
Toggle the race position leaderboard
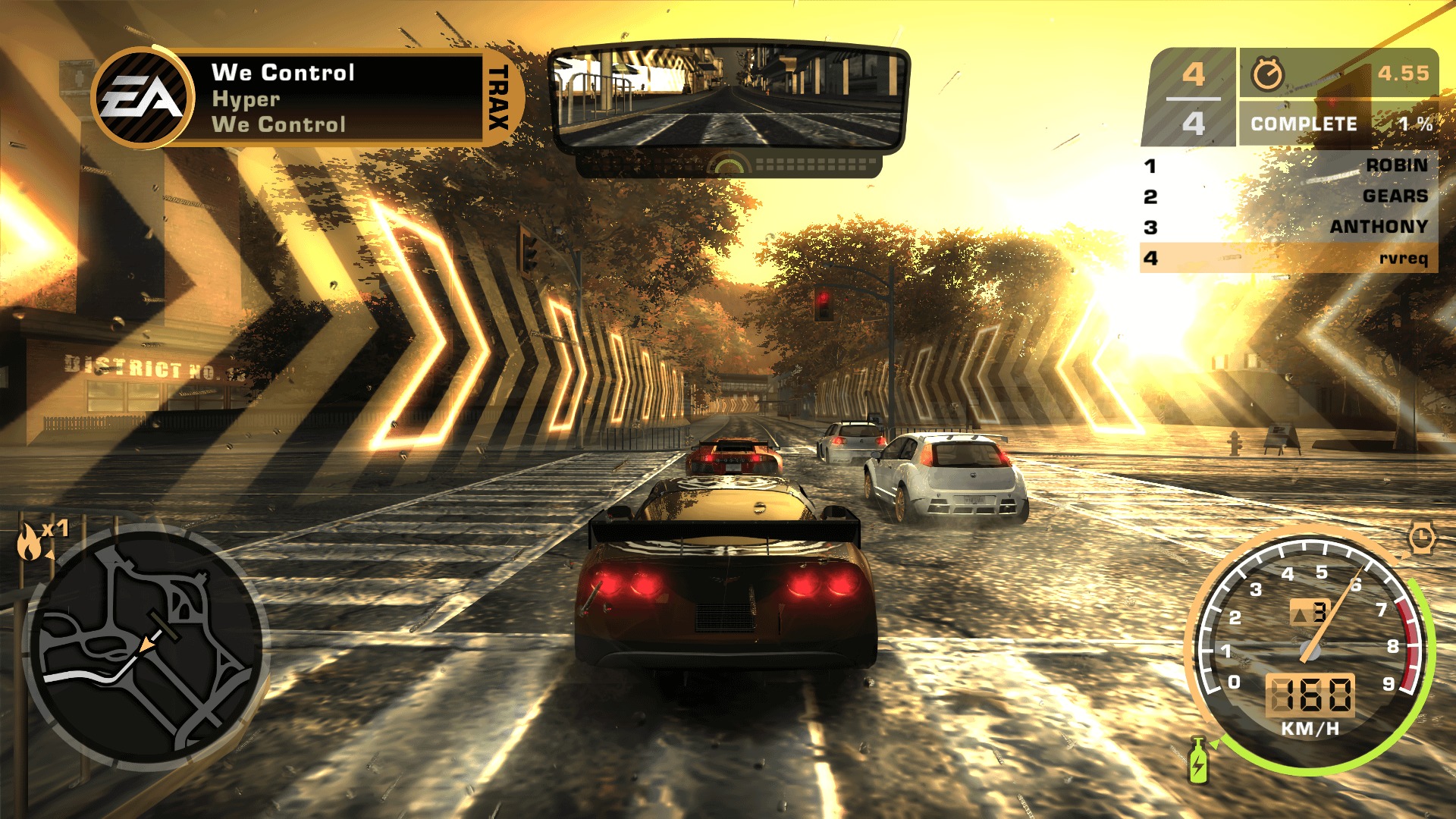(x=1289, y=212)
